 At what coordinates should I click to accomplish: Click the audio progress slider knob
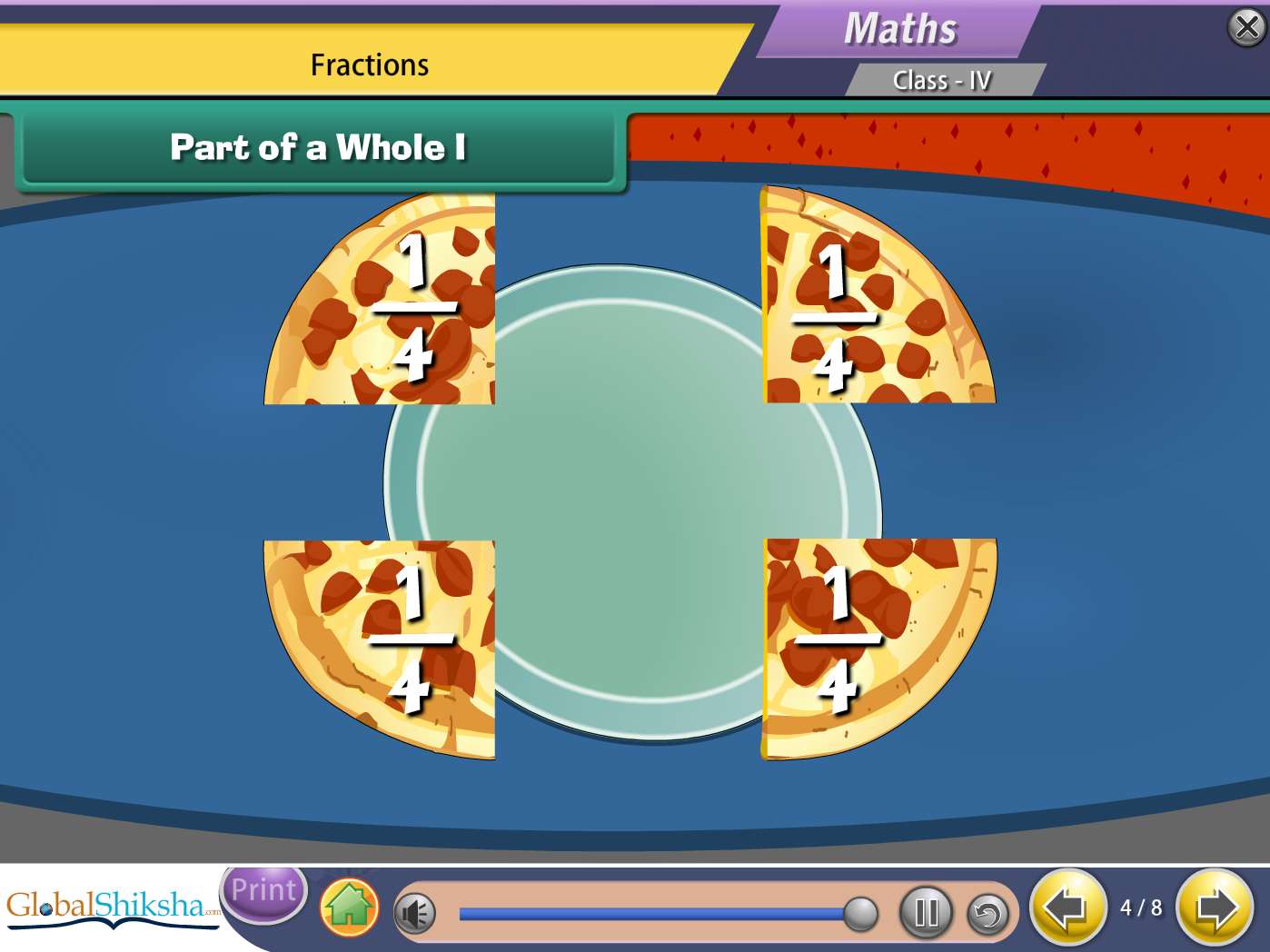click(859, 914)
